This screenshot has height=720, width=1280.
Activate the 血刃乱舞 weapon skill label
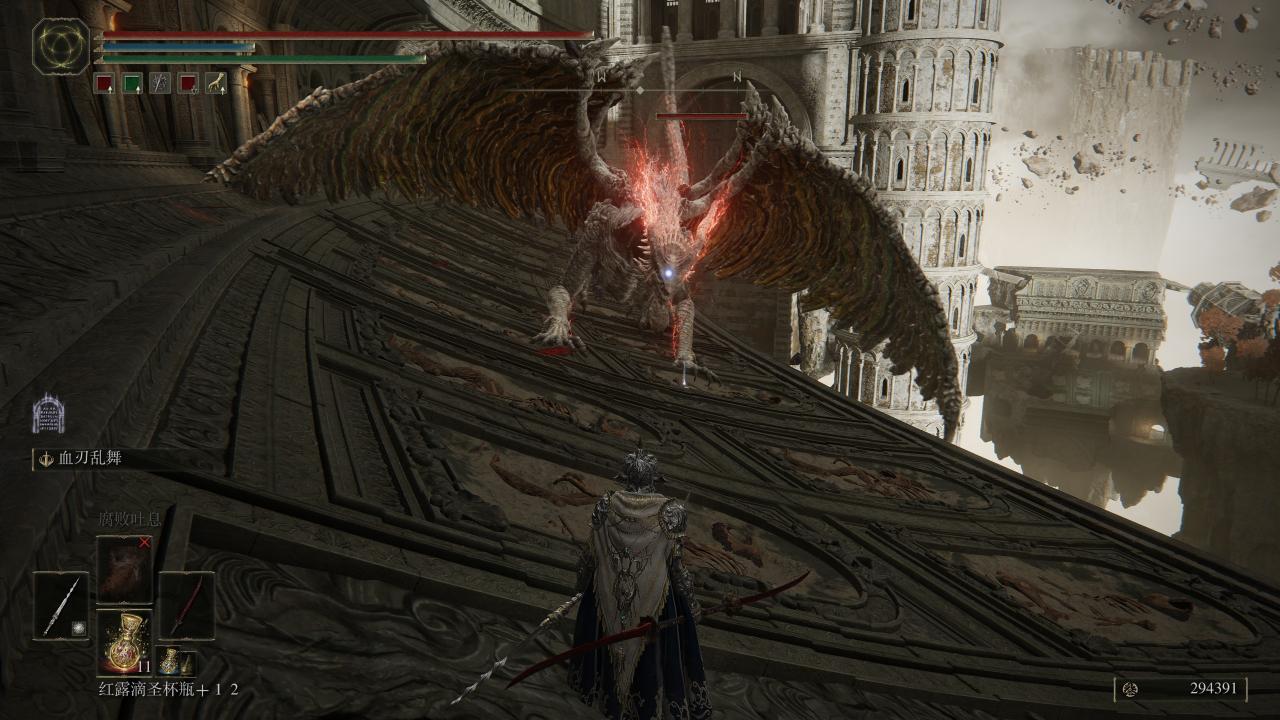tap(95, 459)
